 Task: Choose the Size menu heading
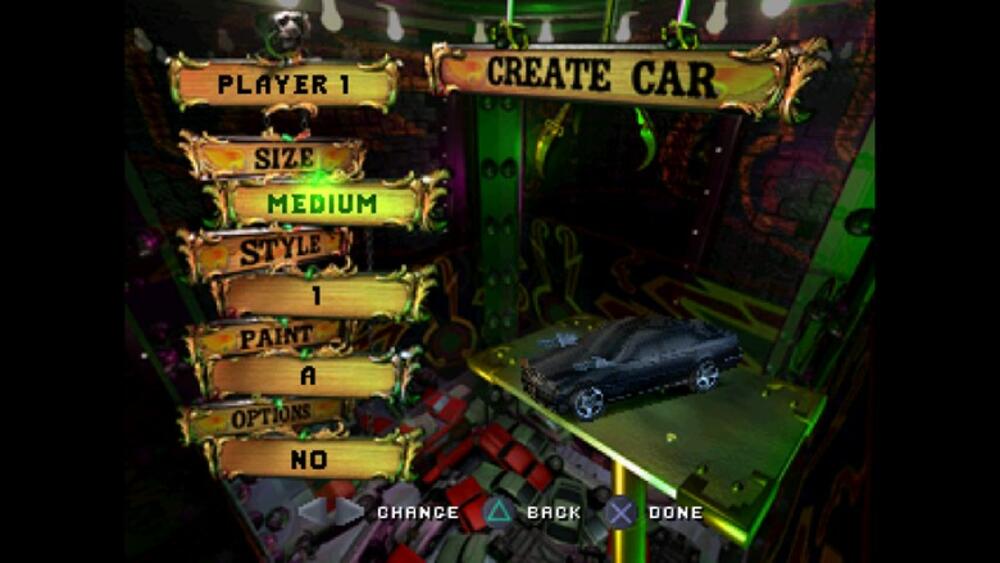click(283, 158)
